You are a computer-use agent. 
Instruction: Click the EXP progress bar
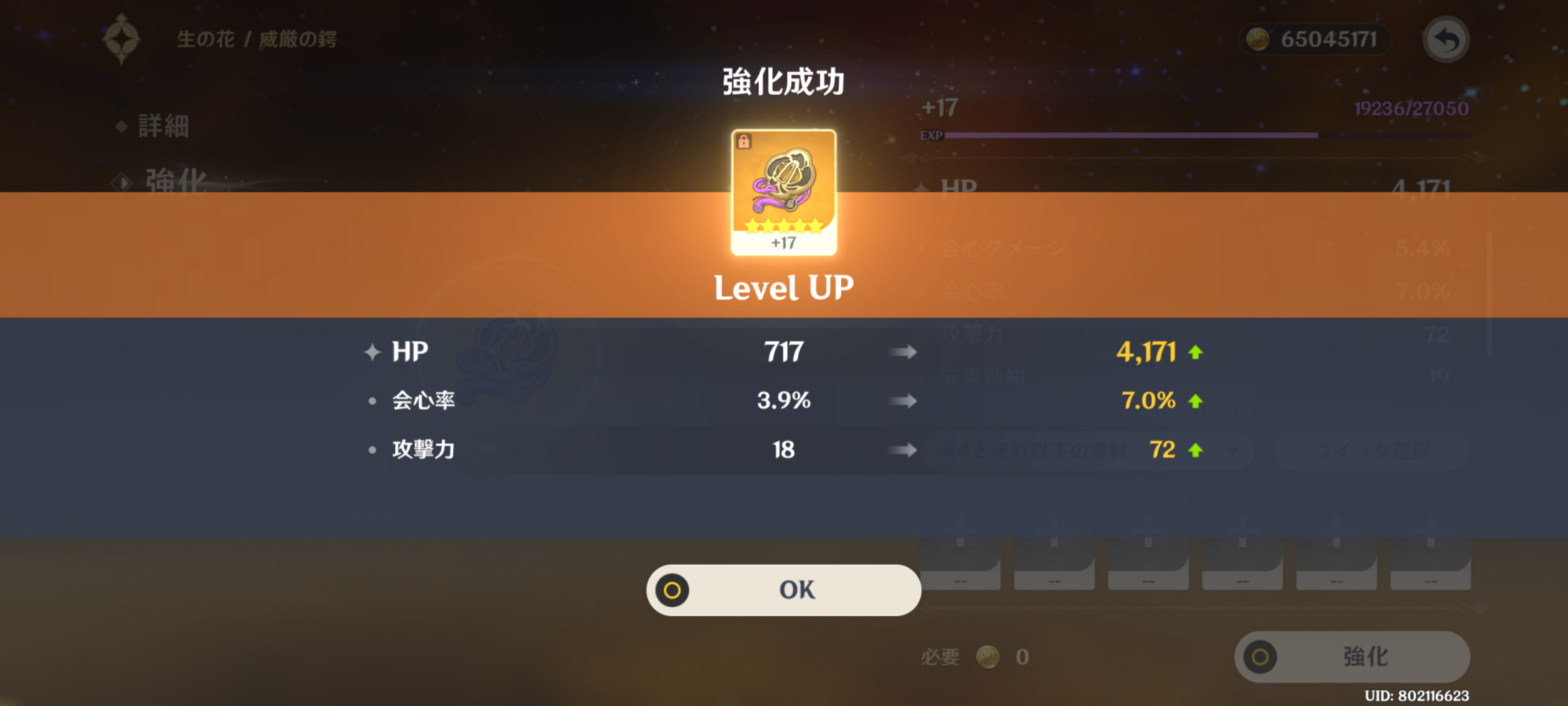click(1209, 134)
